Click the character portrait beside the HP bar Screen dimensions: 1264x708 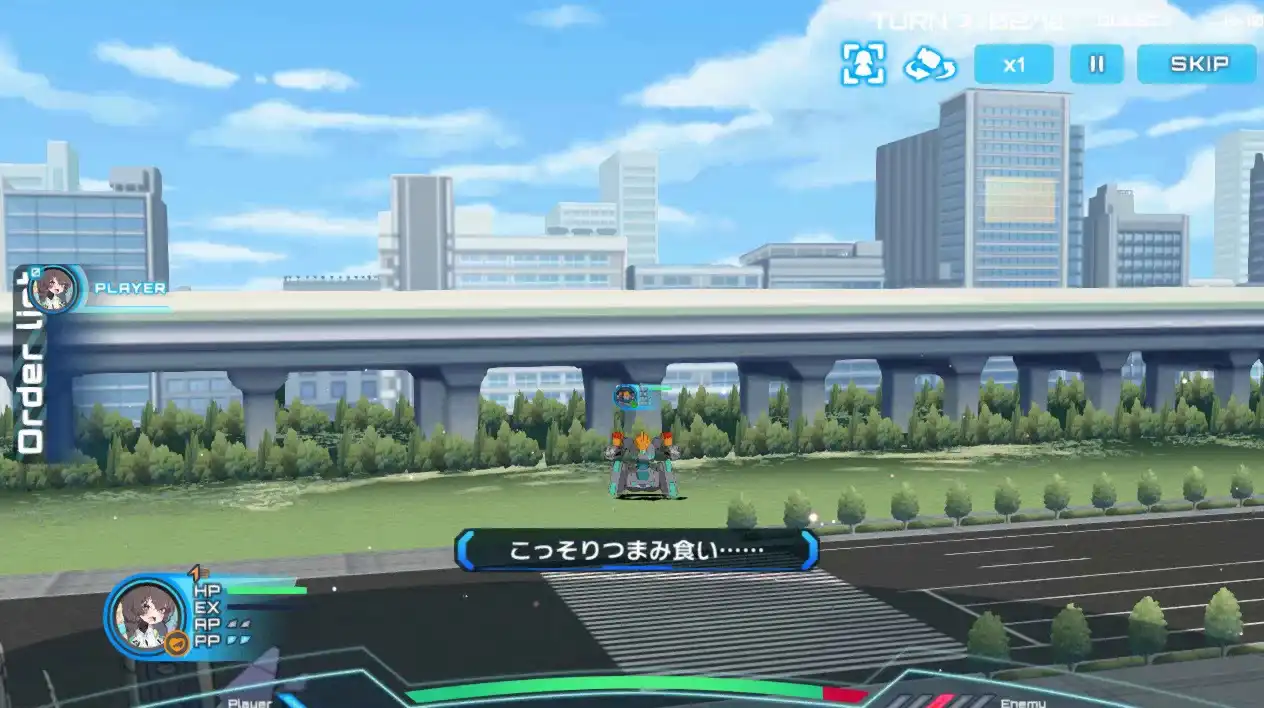(144, 616)
